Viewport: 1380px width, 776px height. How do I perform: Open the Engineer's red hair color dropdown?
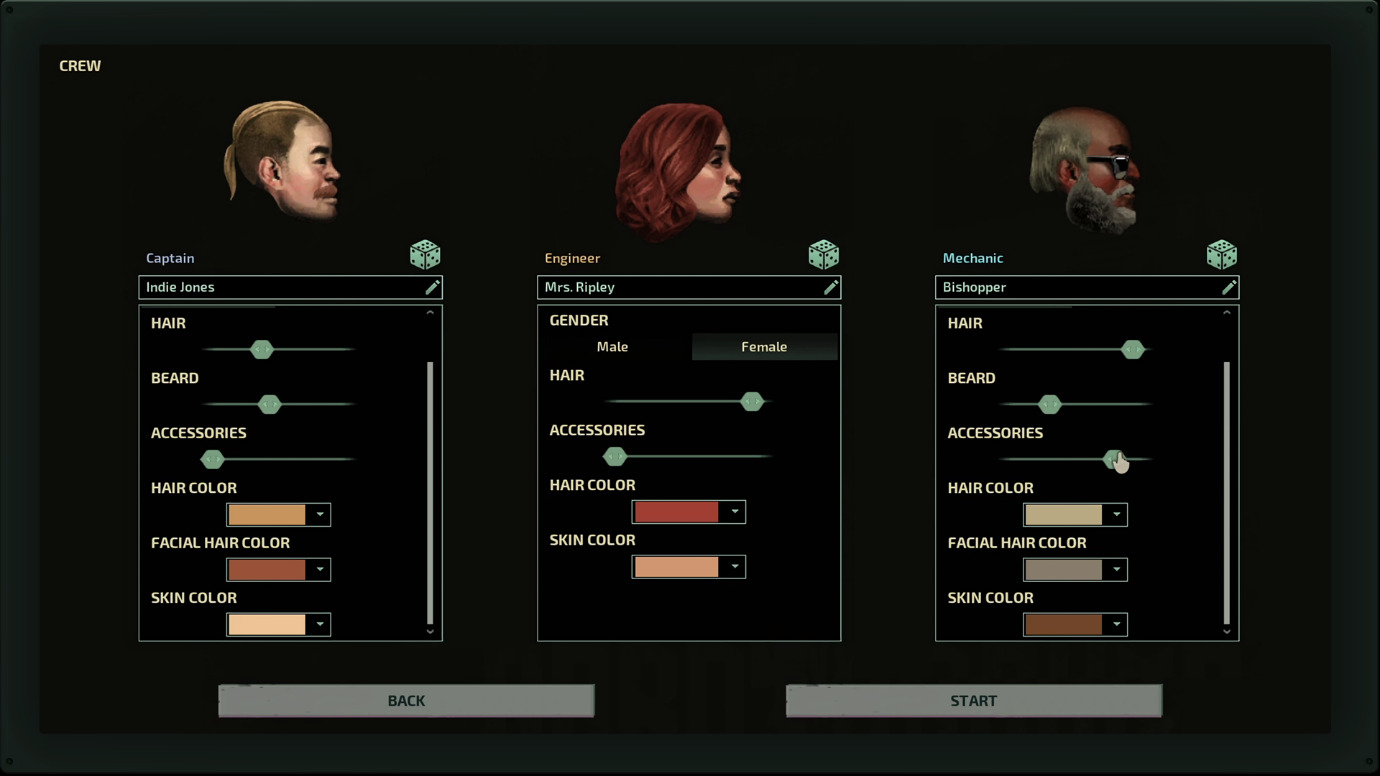point(688,512)
